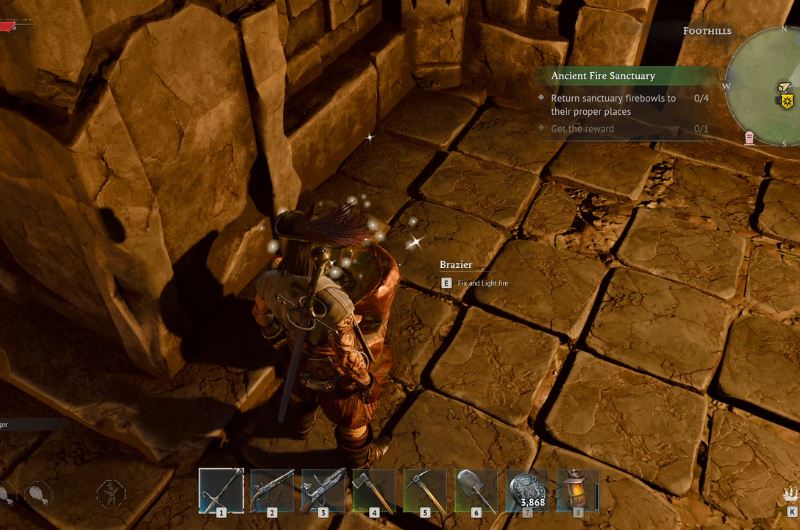Screen dimensions: 800x530
Task: Click the character figure status icon
Action: [x=110, y=492]
